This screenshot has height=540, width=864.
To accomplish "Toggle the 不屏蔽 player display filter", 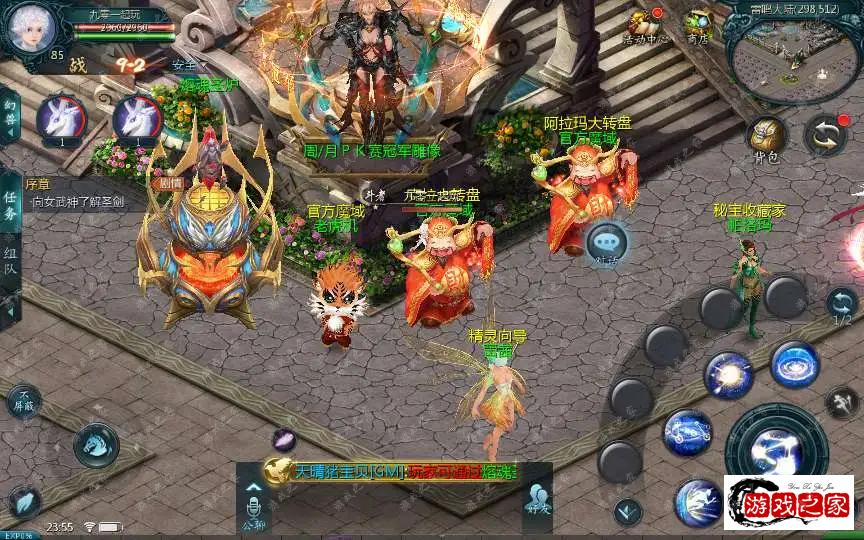I will click(x=23, y=401).
